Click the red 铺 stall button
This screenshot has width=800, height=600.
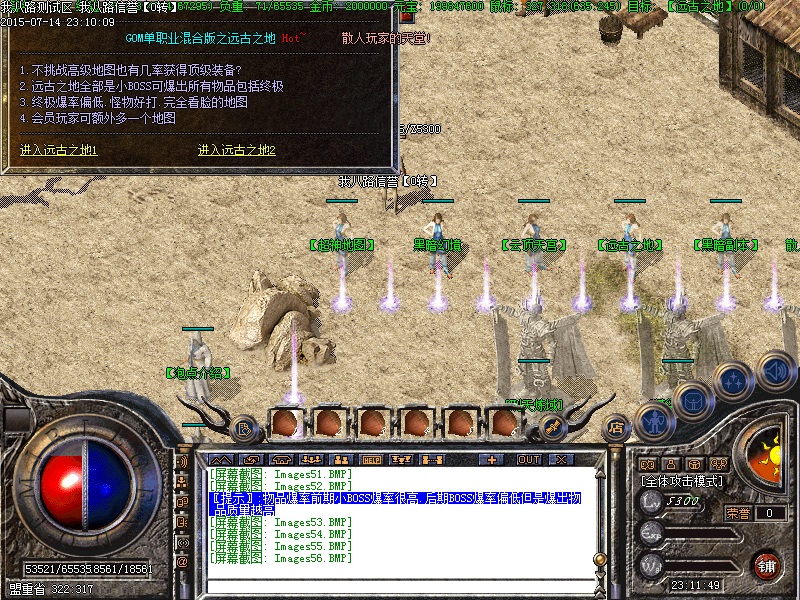click(x=767, y=565)
